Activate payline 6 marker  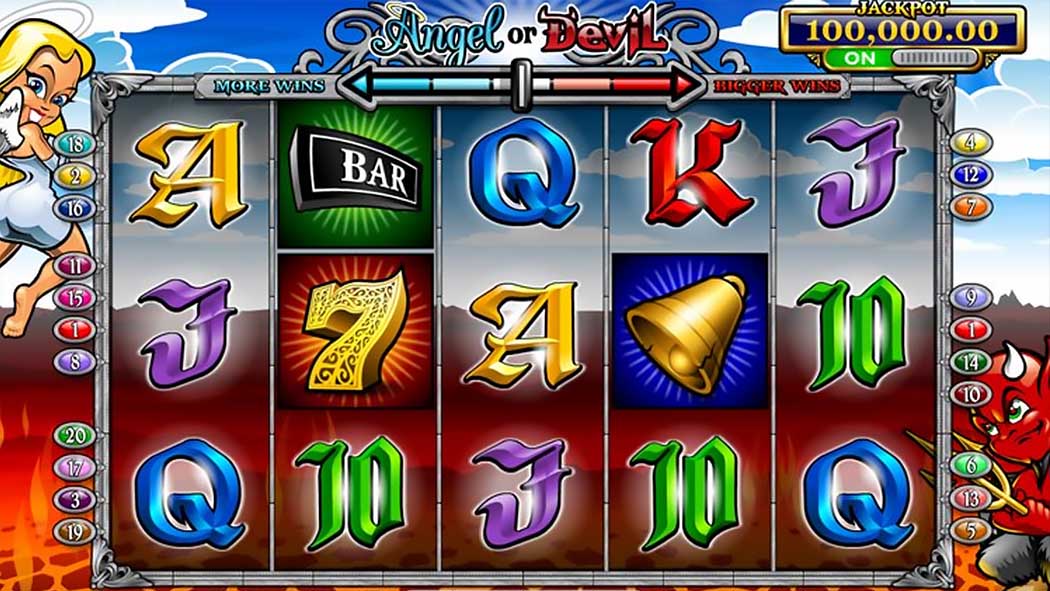tap(971, 465)
